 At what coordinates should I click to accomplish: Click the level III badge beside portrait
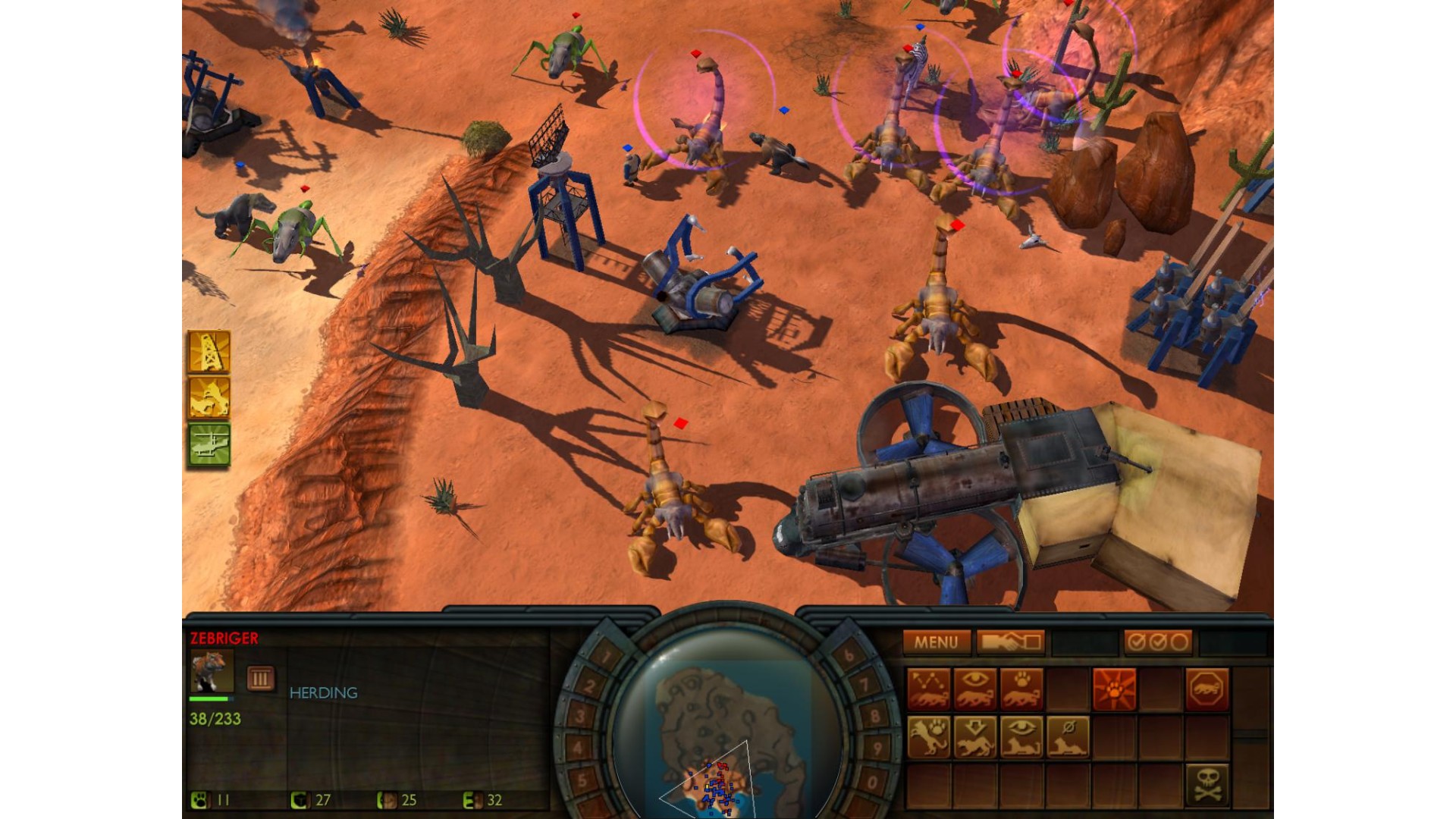[x=260, y=678]
